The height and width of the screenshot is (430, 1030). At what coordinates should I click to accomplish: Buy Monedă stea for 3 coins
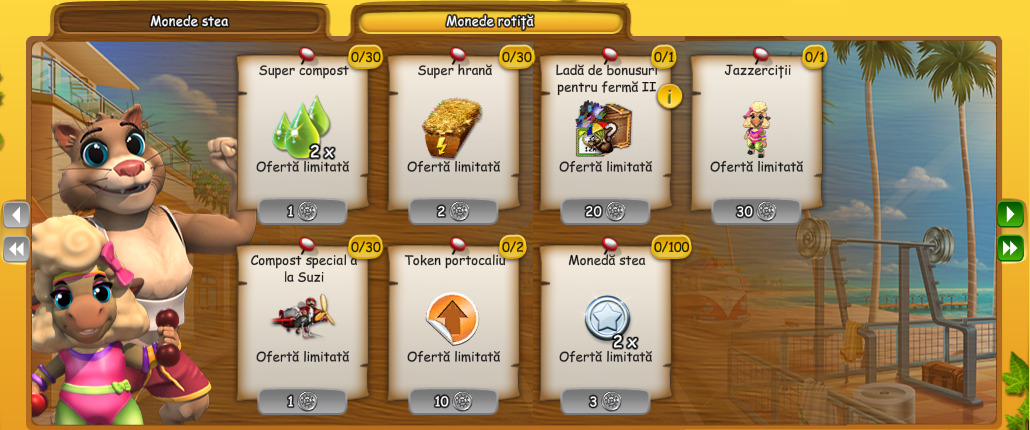pyautogui.click(x=605, y=401)
